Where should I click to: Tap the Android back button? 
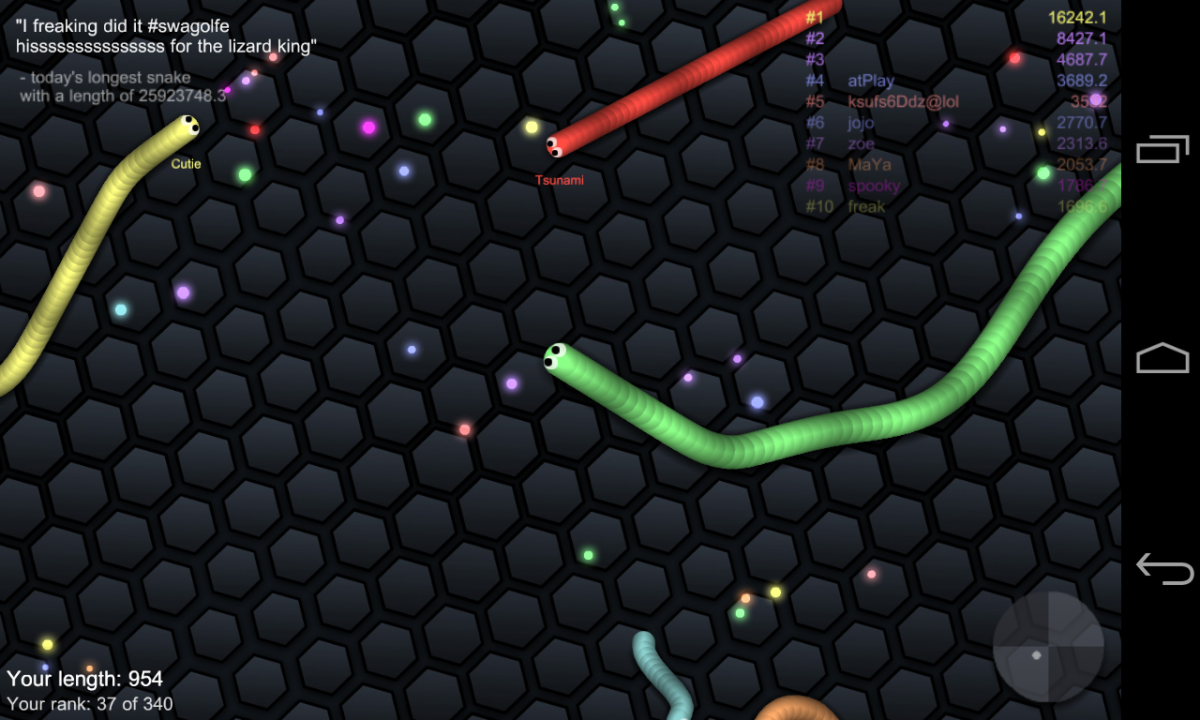[x=1163, y=568]
